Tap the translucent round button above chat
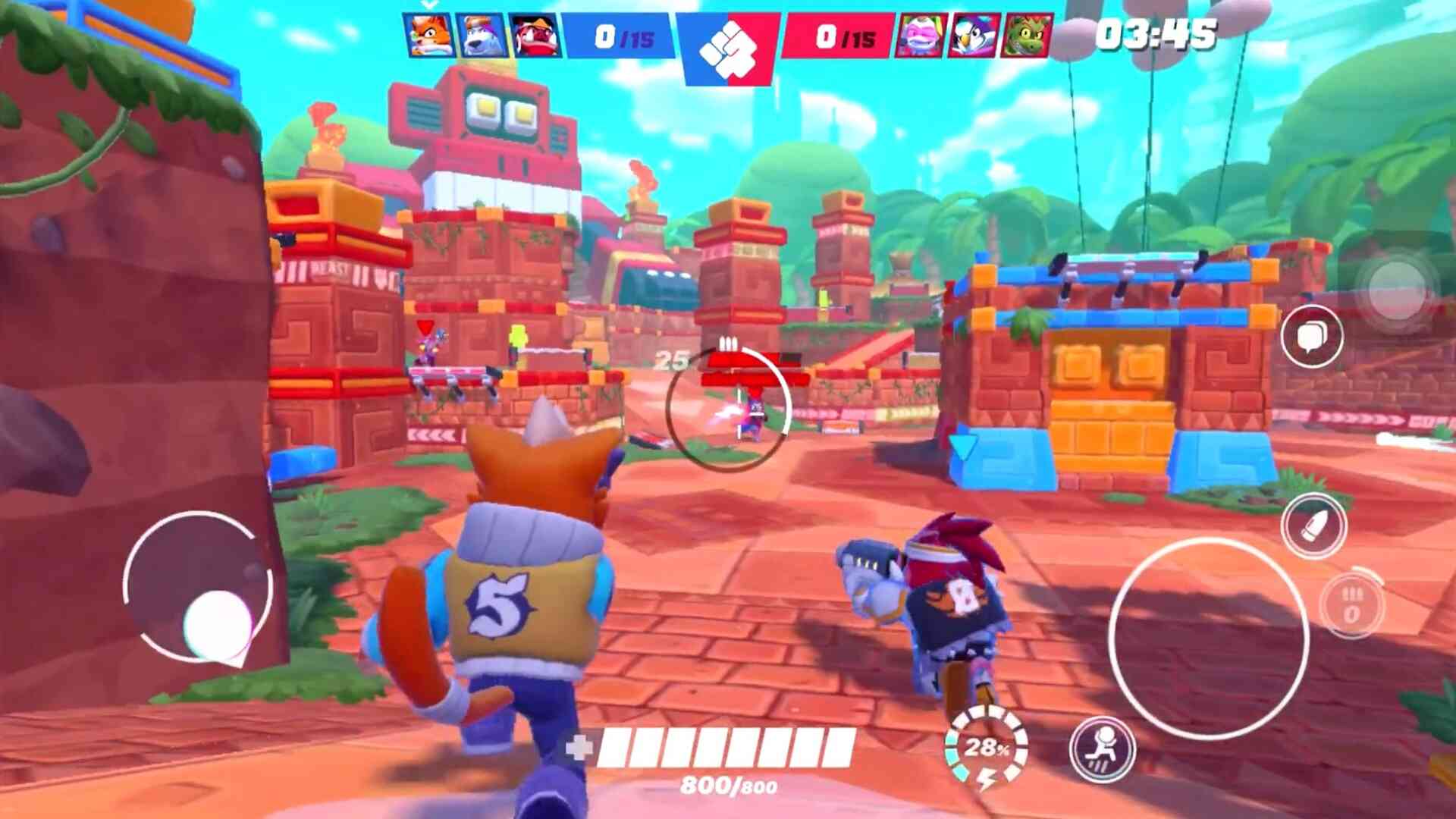 click(x=1397, y=288)
